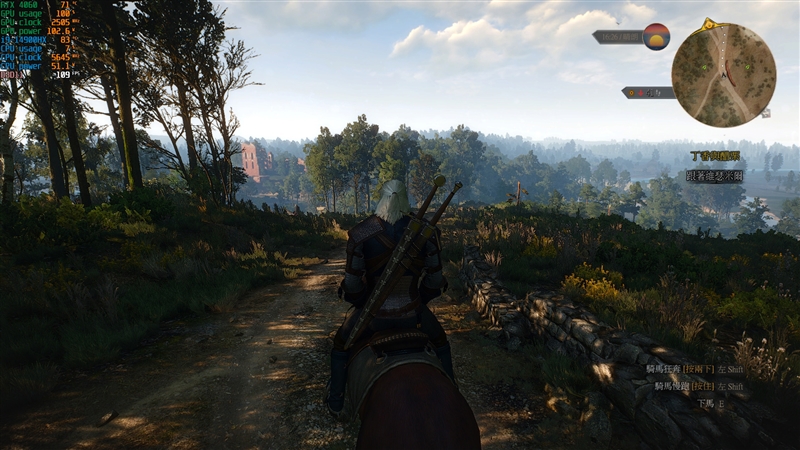The width and height of the screenshot is (800, 450).
Task: Select the sunset weather icon beside the clock
Action: (x=656, y=36)
